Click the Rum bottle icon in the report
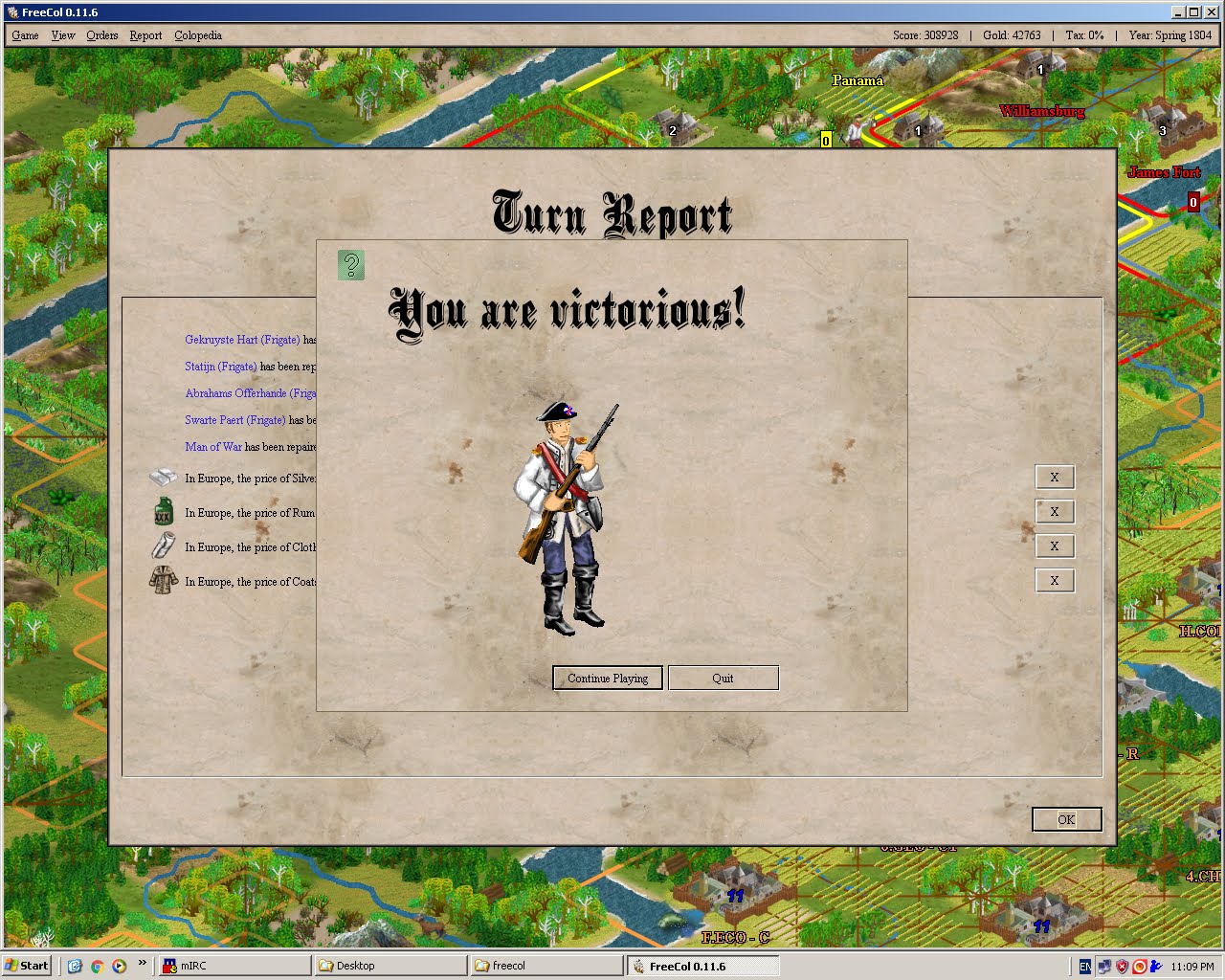1225x980 pixels. tap(163, 512)
